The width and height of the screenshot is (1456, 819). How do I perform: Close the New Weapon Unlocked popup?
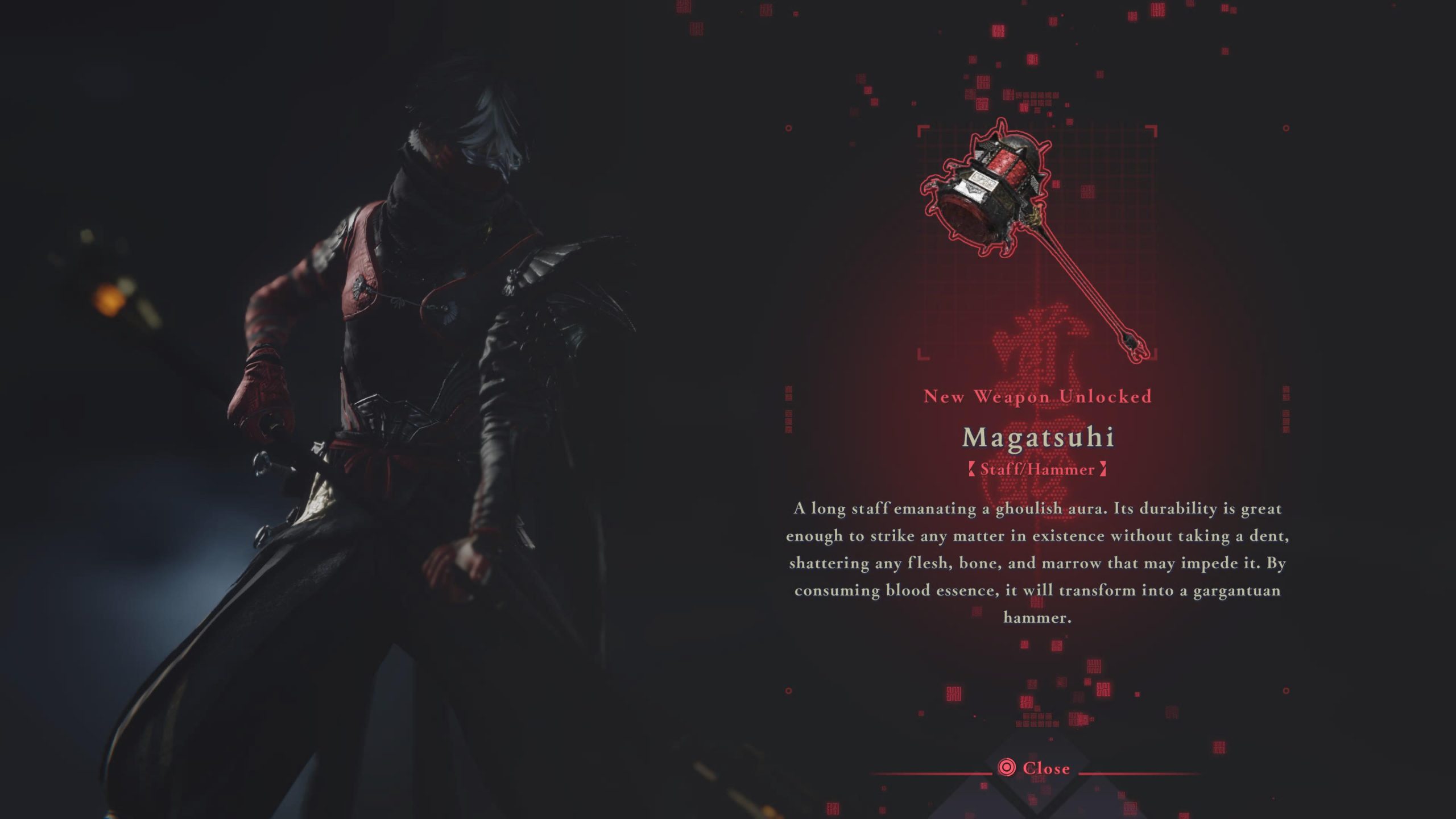pyautogui.click(x=1035, y=768)
